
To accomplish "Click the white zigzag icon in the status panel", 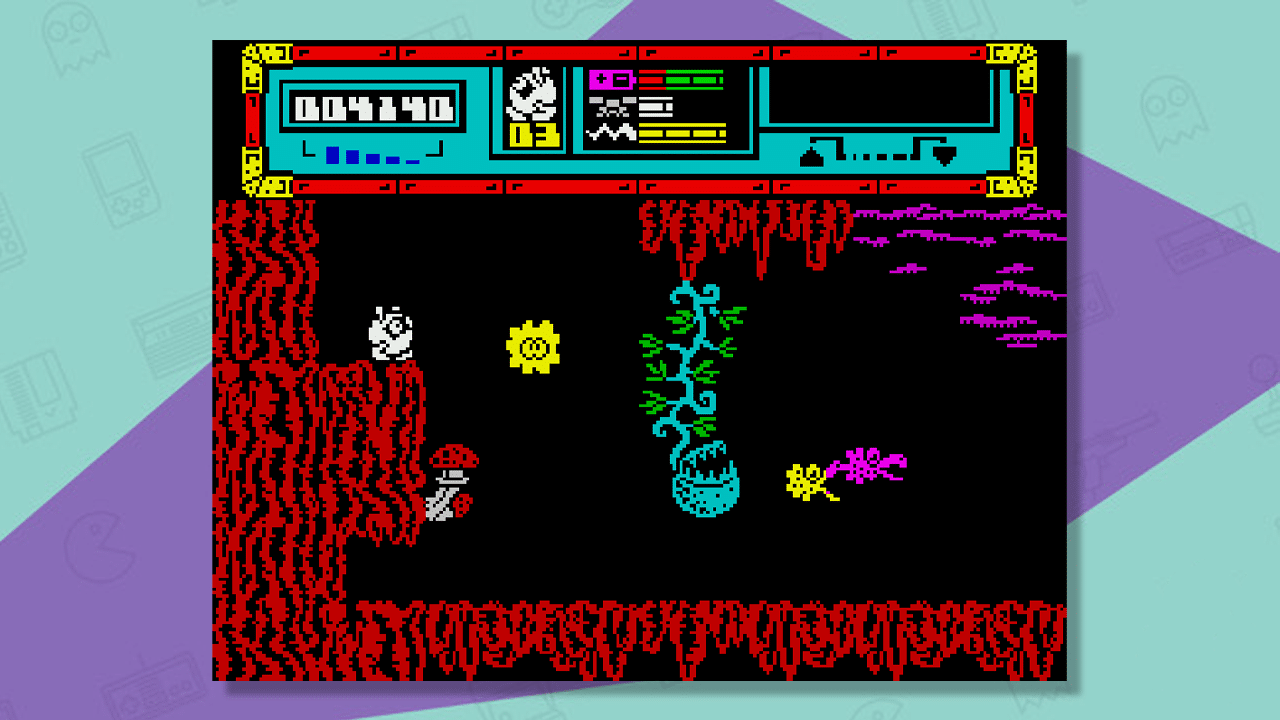I will click(610, 132).
